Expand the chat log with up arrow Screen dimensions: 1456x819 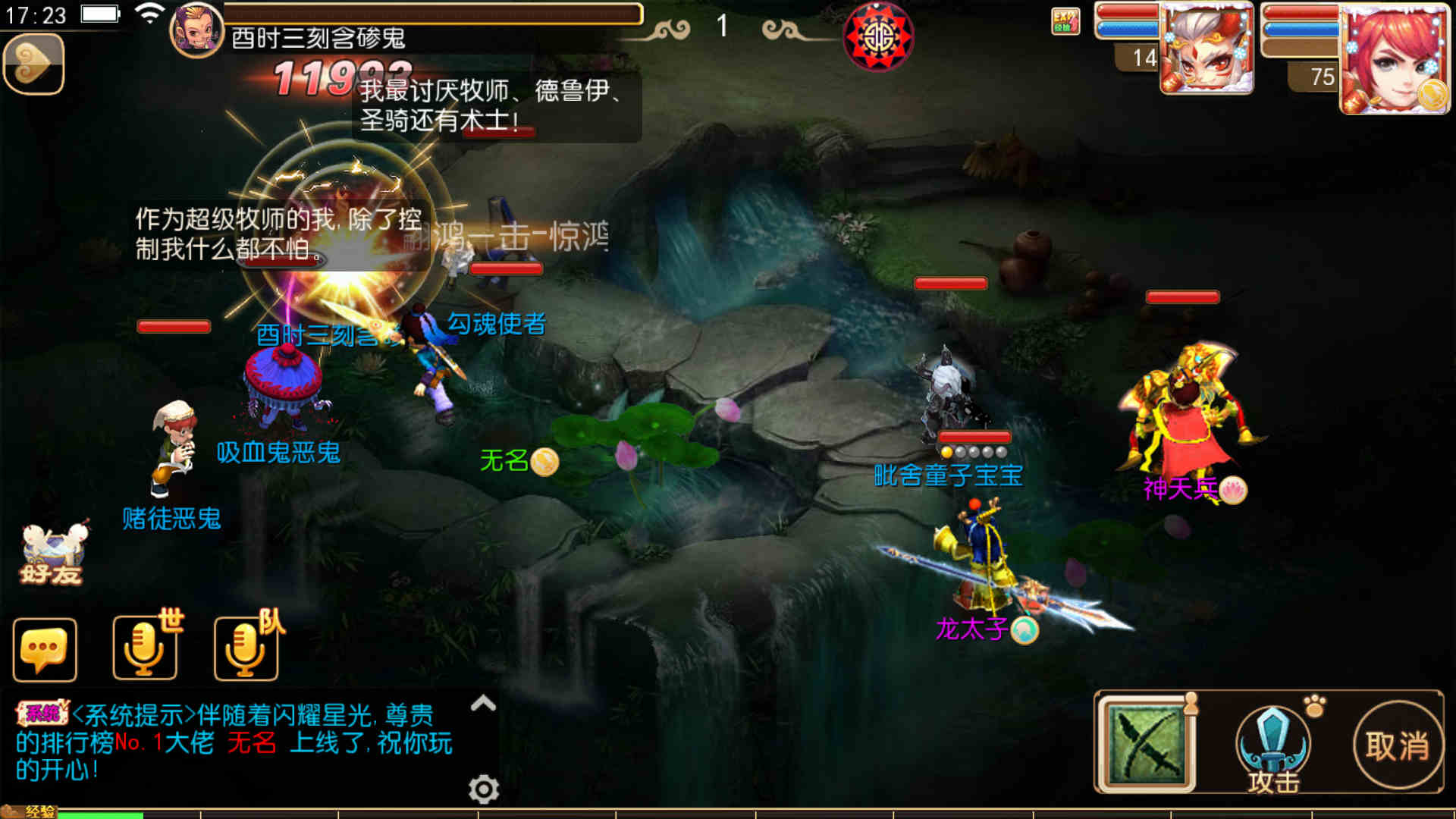click(483, 704)
